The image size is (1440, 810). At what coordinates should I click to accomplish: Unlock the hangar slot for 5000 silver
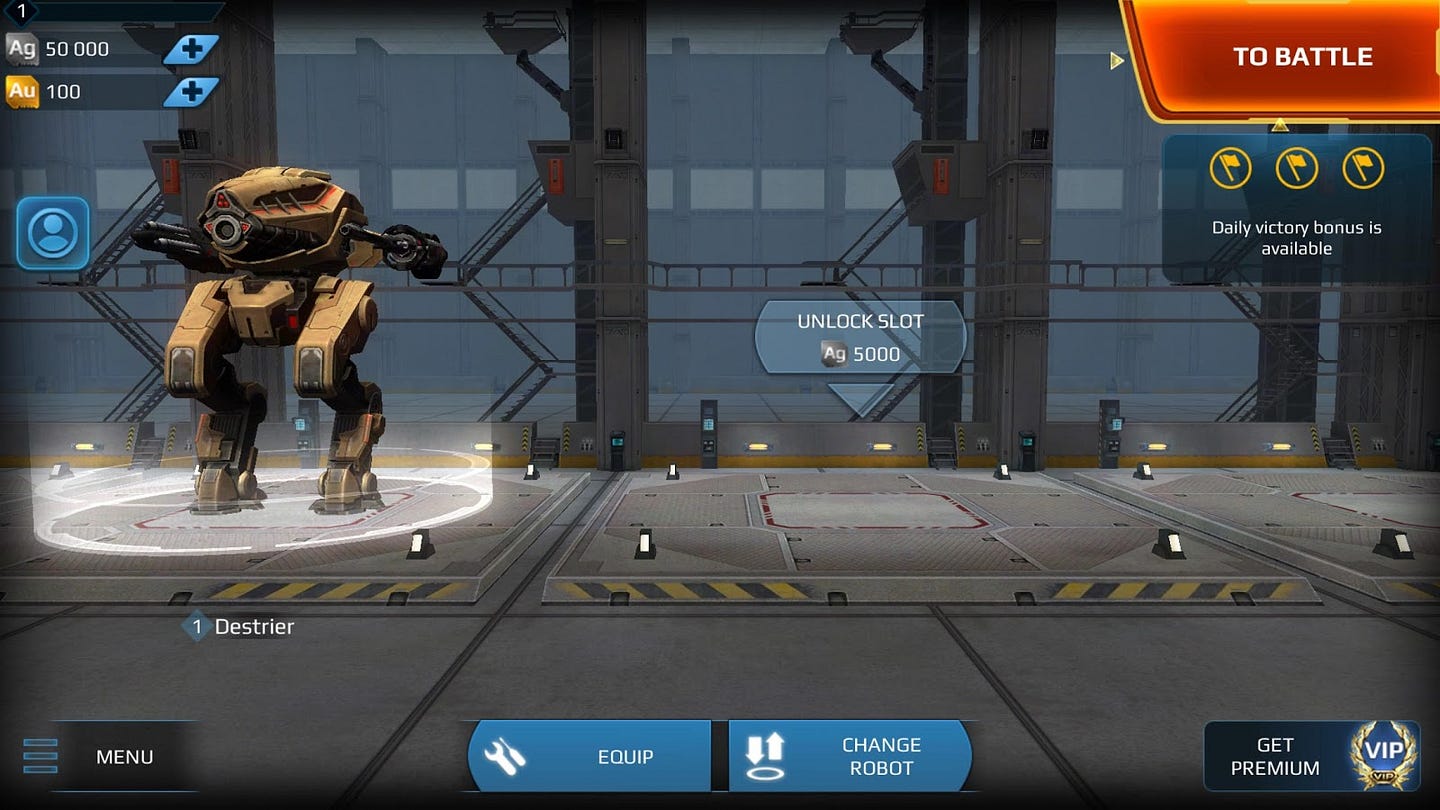(860, 338)
